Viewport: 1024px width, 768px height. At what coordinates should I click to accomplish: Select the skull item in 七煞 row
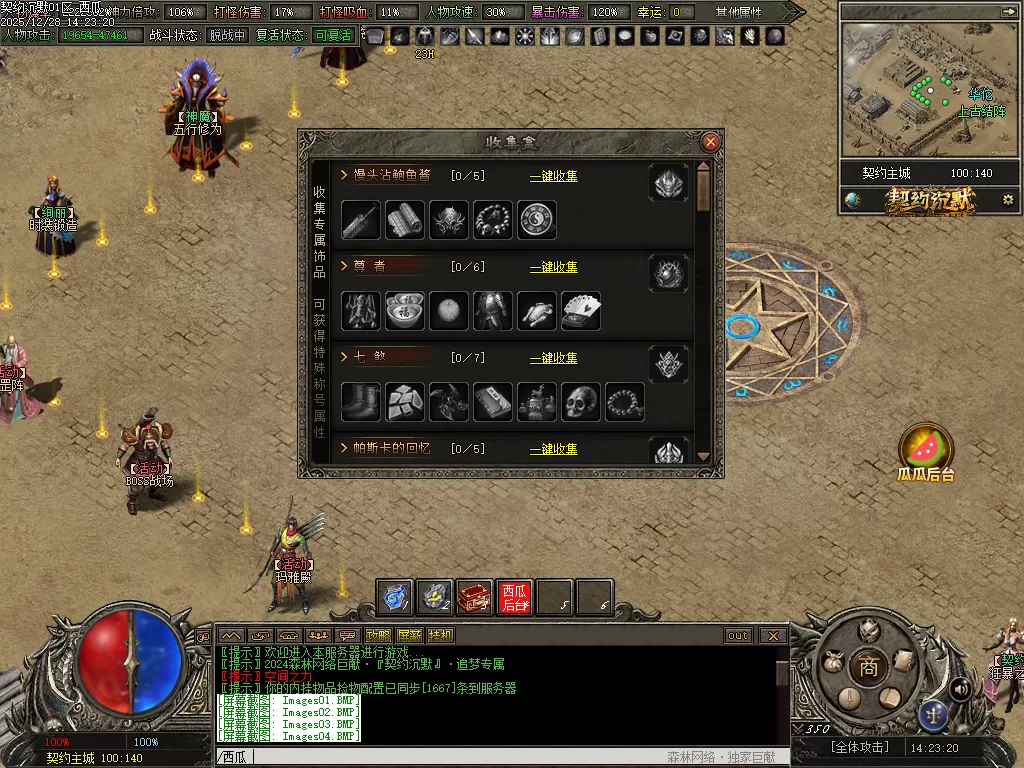click(x=581, y=402)
